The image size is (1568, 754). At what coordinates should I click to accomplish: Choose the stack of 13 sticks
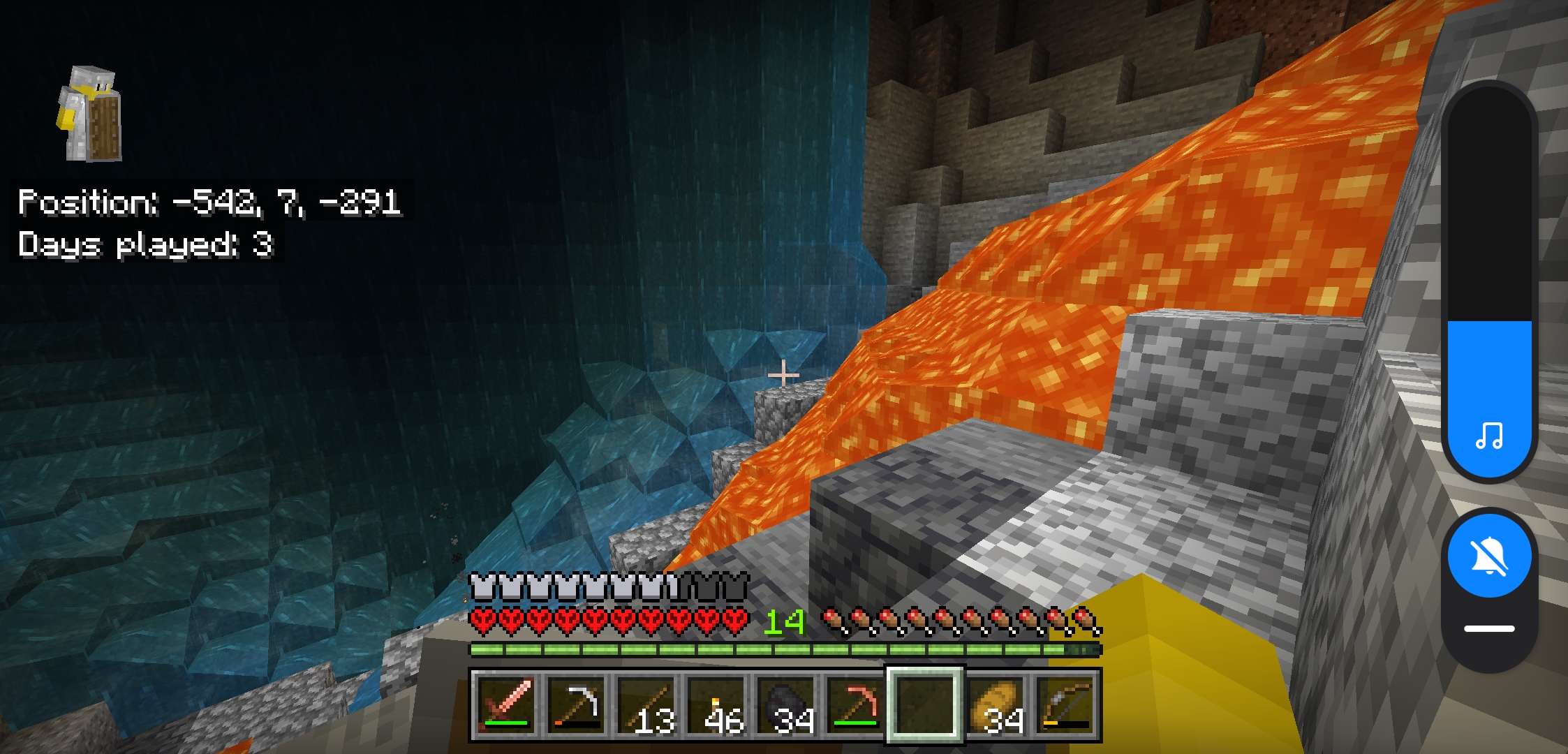pos(646,704)
